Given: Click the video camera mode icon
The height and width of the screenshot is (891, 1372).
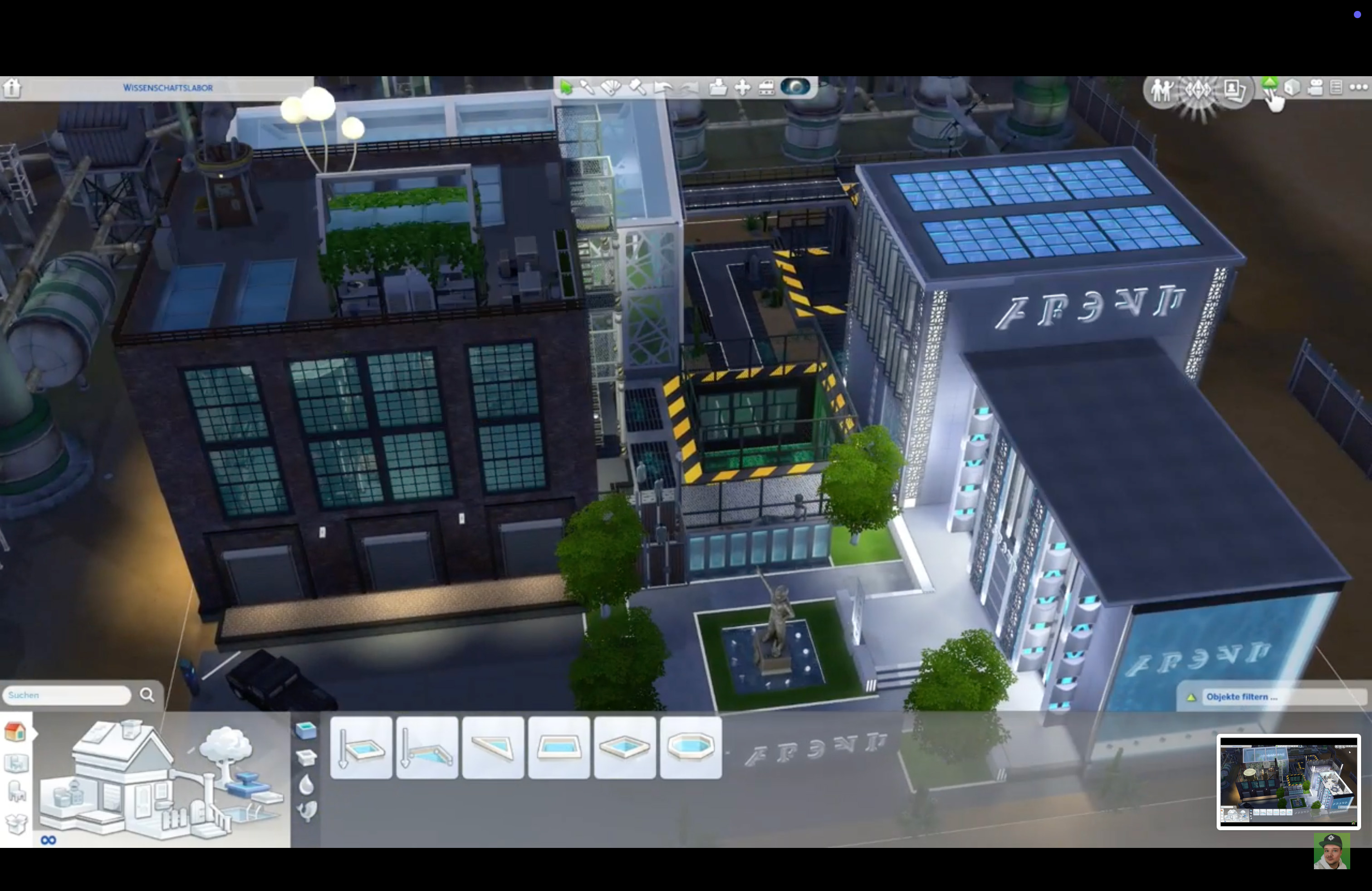Looking at the screenshot, I should (1315, 88).
